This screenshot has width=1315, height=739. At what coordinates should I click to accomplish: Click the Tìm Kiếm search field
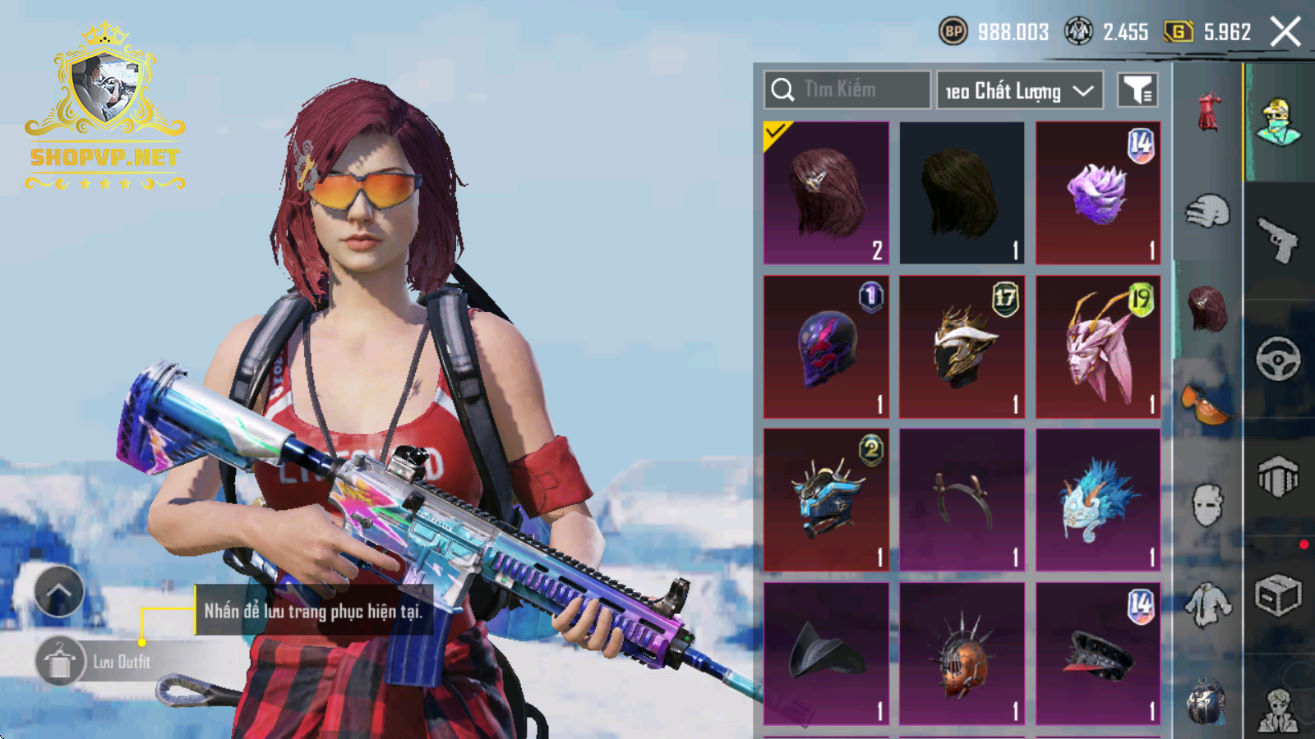(x=847, y=90)
